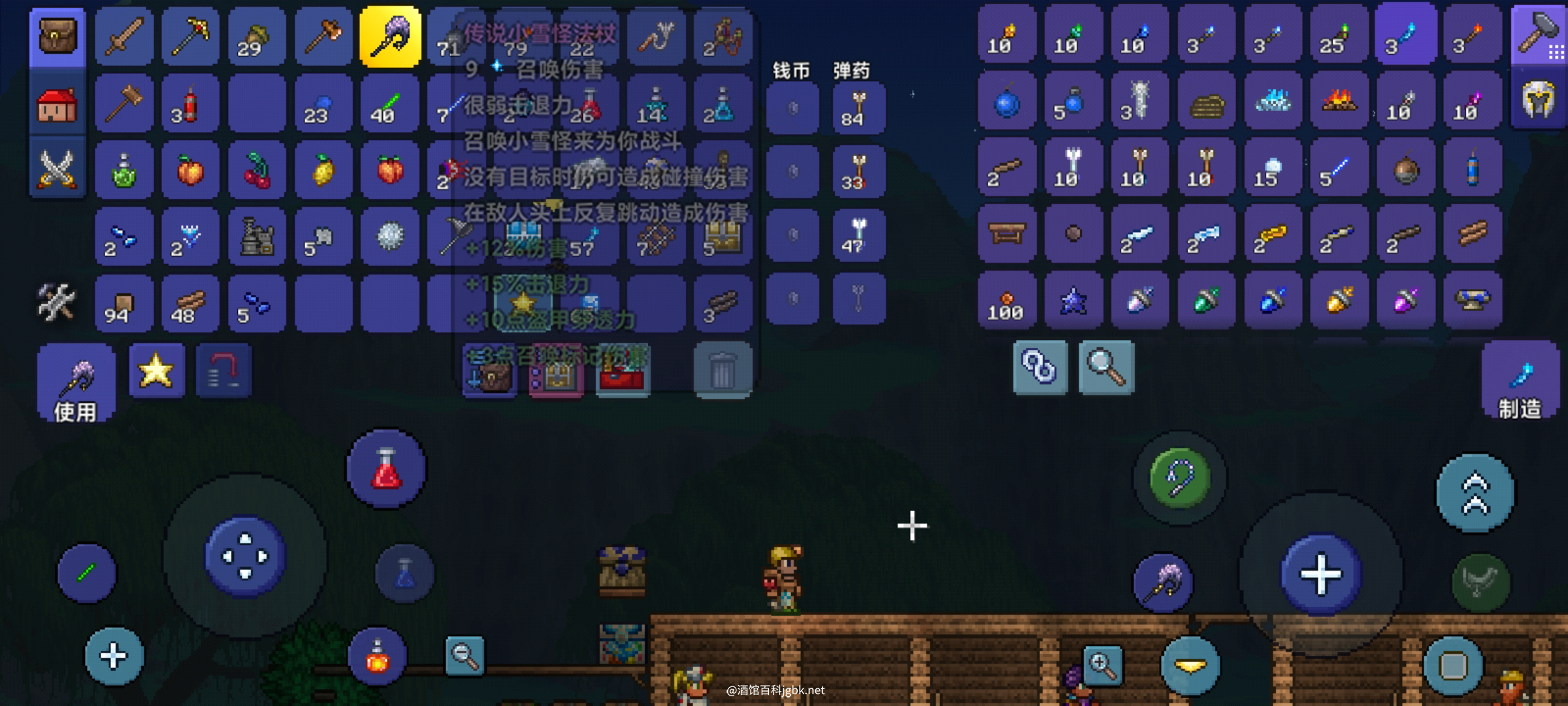This screenshot has width=1568, height=706.
Task: Toggle the favorite star button beside Use
Action: 156,371
